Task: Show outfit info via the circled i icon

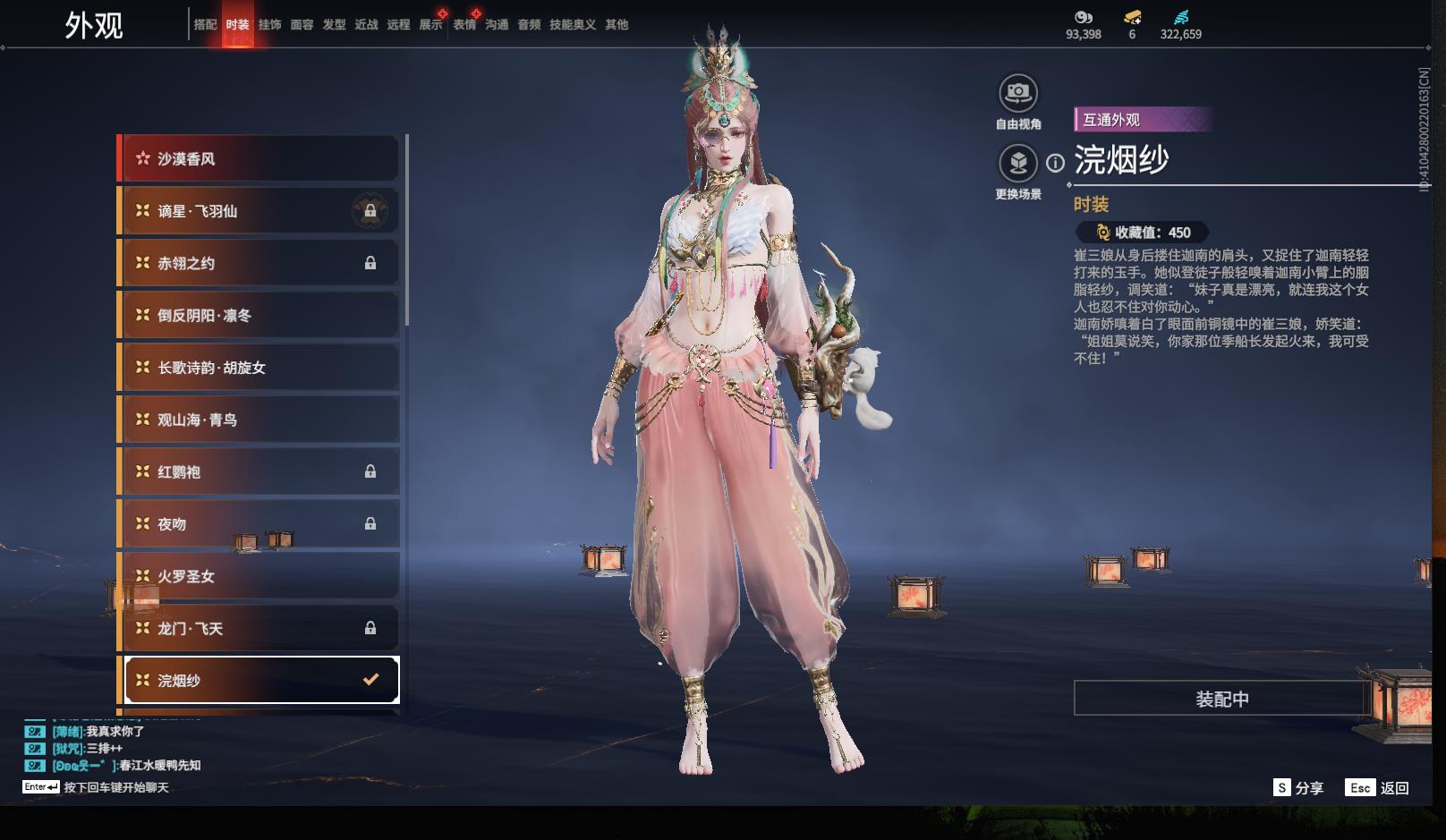Action: (x=1056, y=163)
